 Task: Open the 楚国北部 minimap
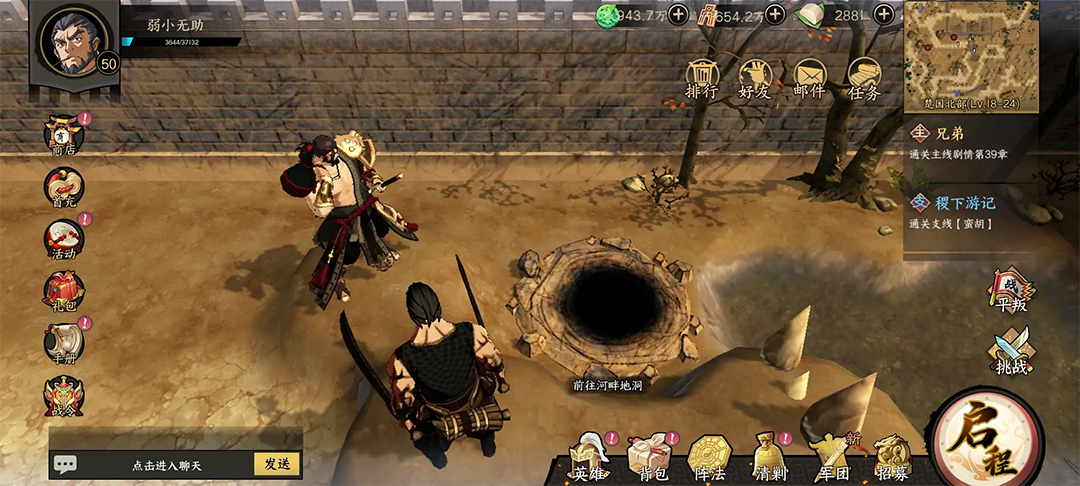(x=971, y=57)
